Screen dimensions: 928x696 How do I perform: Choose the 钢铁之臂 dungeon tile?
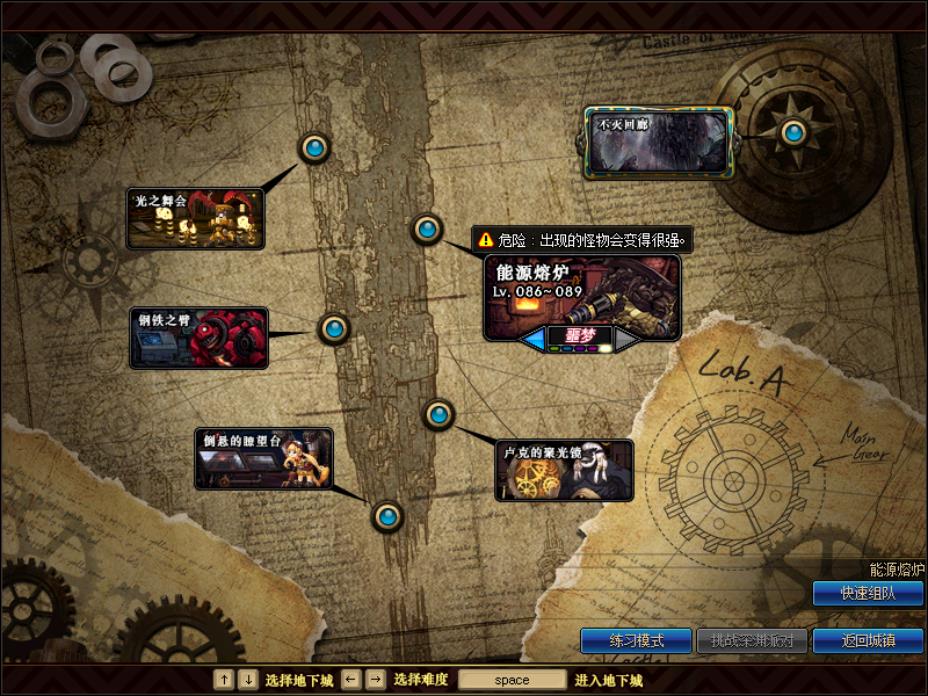click(199, 338)
